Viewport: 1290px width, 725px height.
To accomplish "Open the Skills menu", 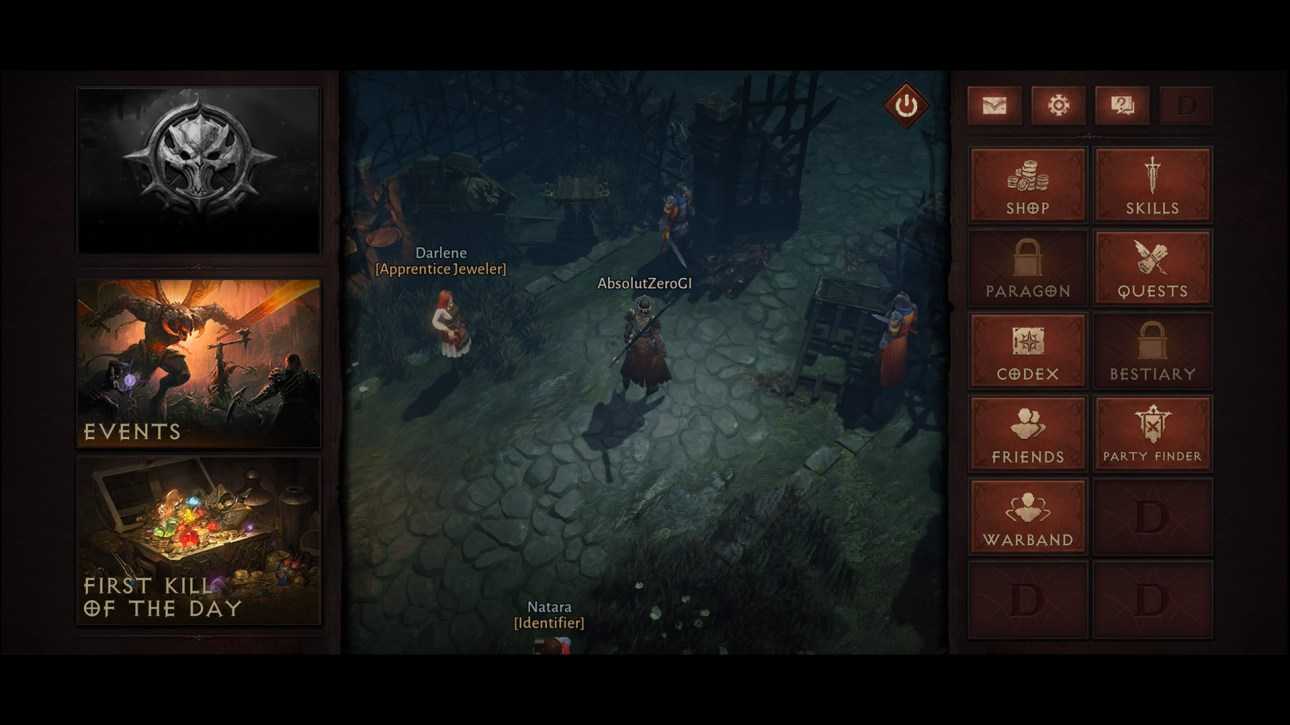I will click(1152, 185).
